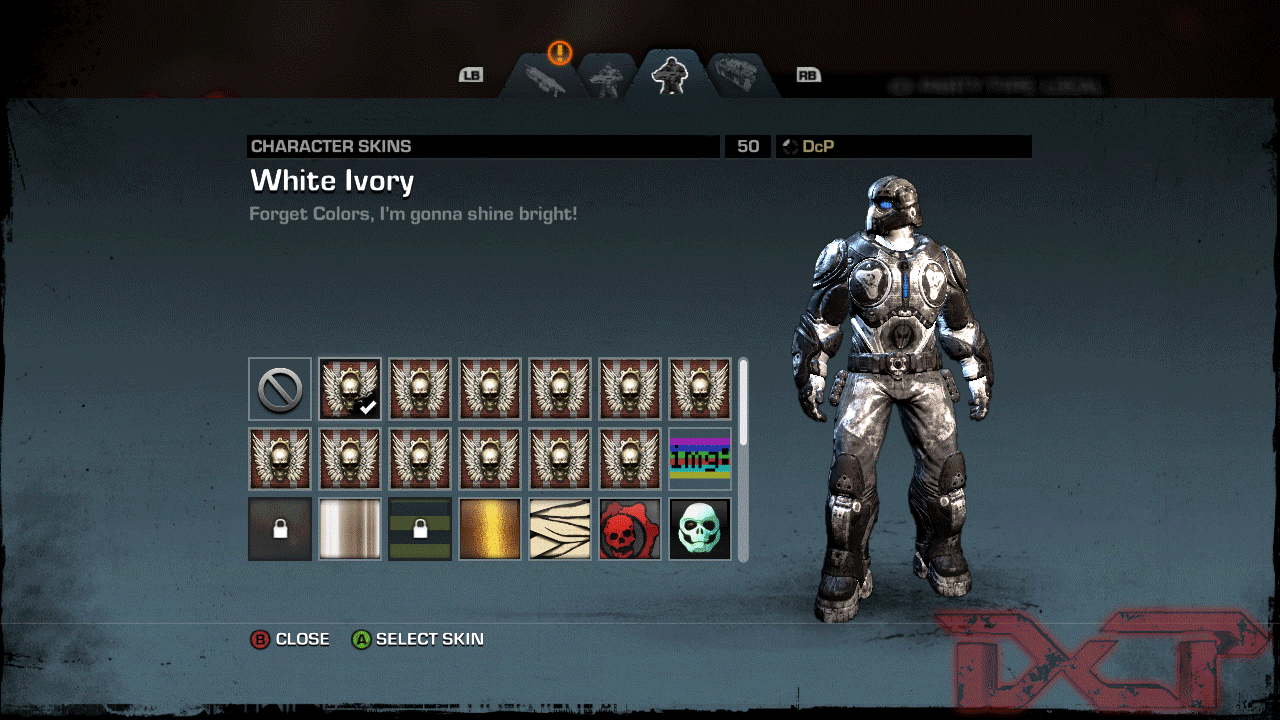Select the cream tiger-stripe skin tile
1280x720 pixels.
click(x=560, y=529)
